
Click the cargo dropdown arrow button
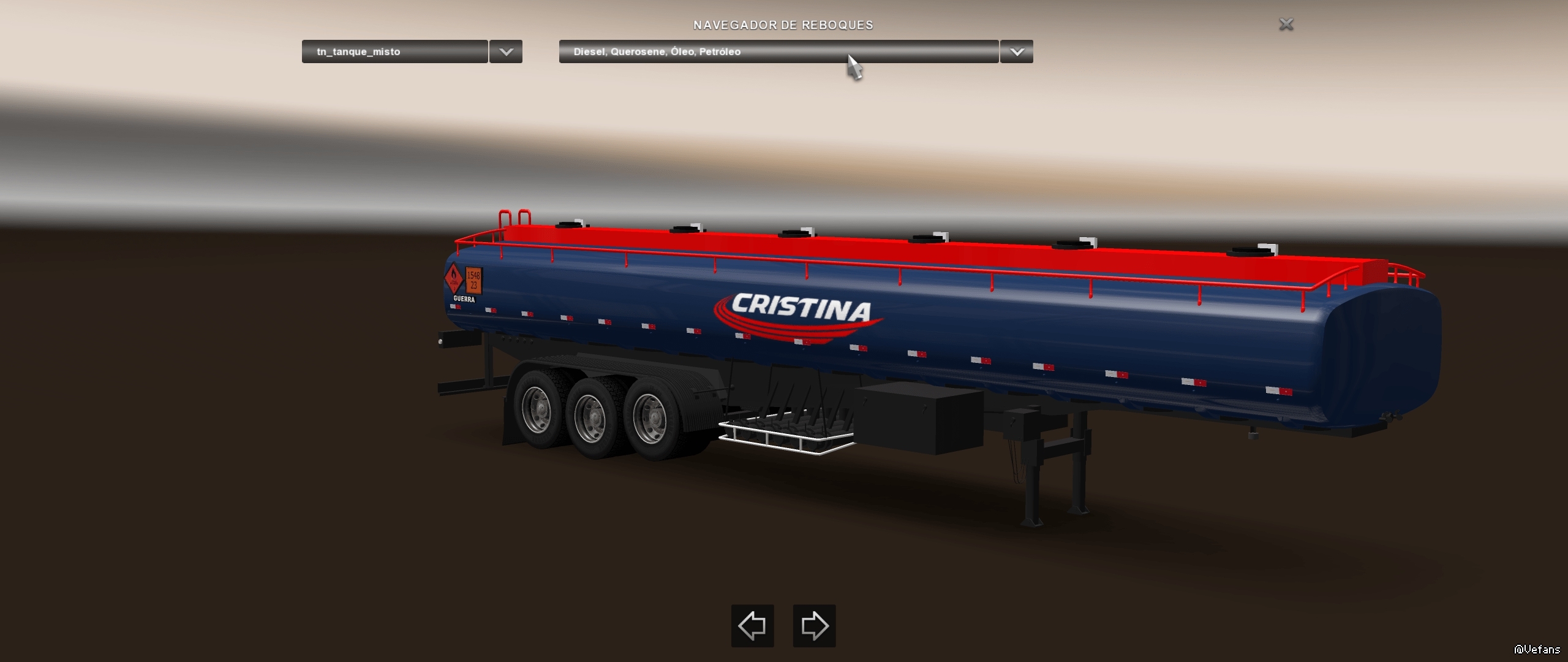[x=1017, y=51]
